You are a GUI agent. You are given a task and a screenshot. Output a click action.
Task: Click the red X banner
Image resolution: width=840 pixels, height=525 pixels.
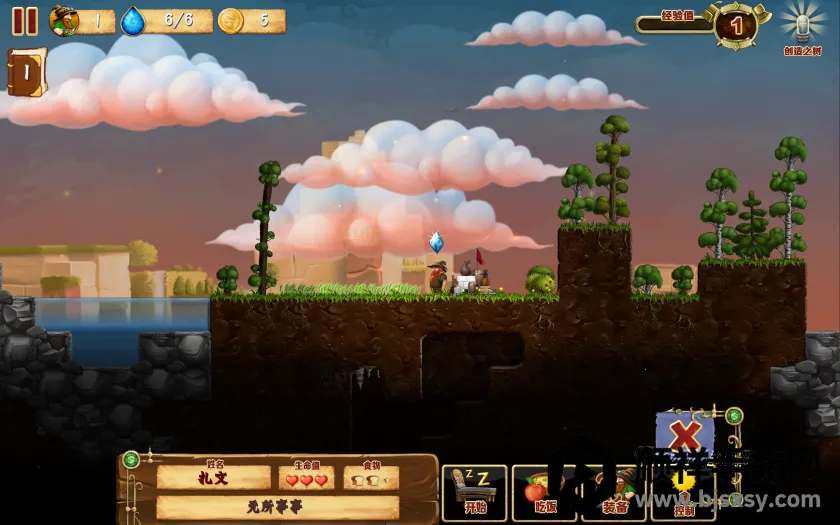coord(685,438)
